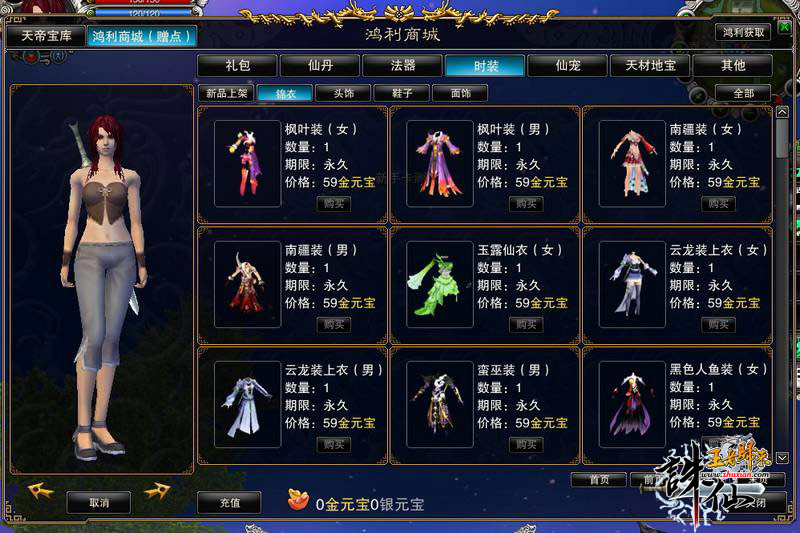Open the 充值 recharge button

[x=229, y=503]
